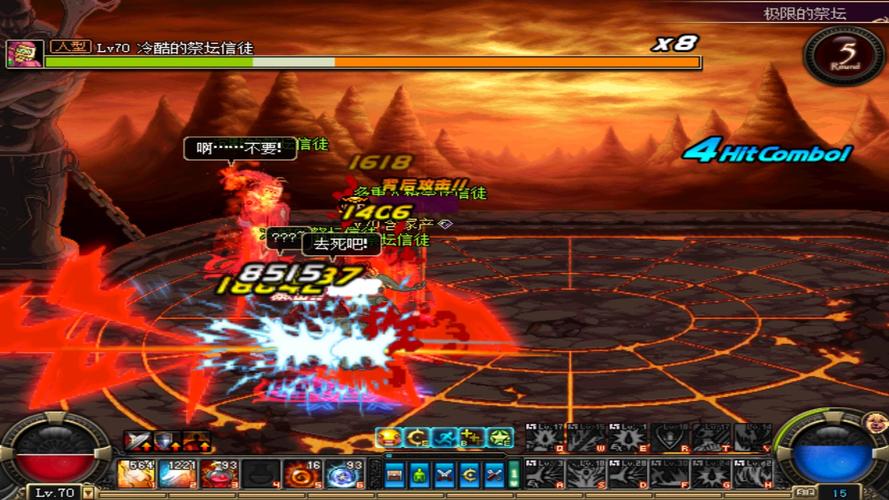Open the green character figure menu
The image size is (889, 500).
(420, 474)
